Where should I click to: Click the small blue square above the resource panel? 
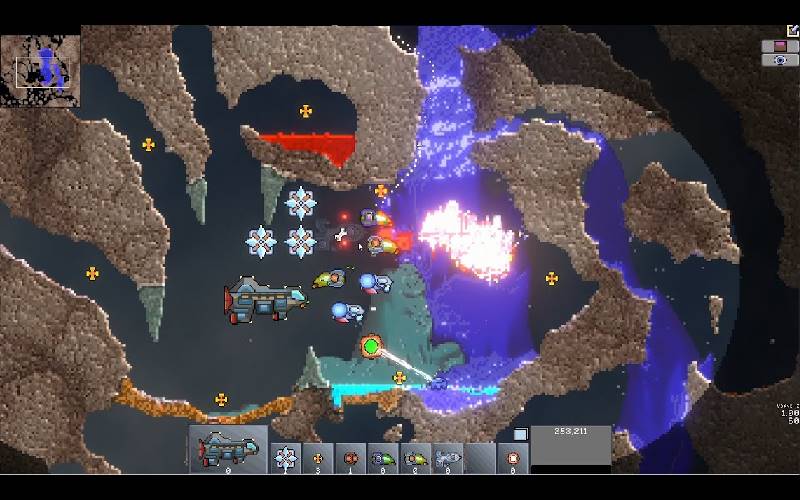[520, 434]
